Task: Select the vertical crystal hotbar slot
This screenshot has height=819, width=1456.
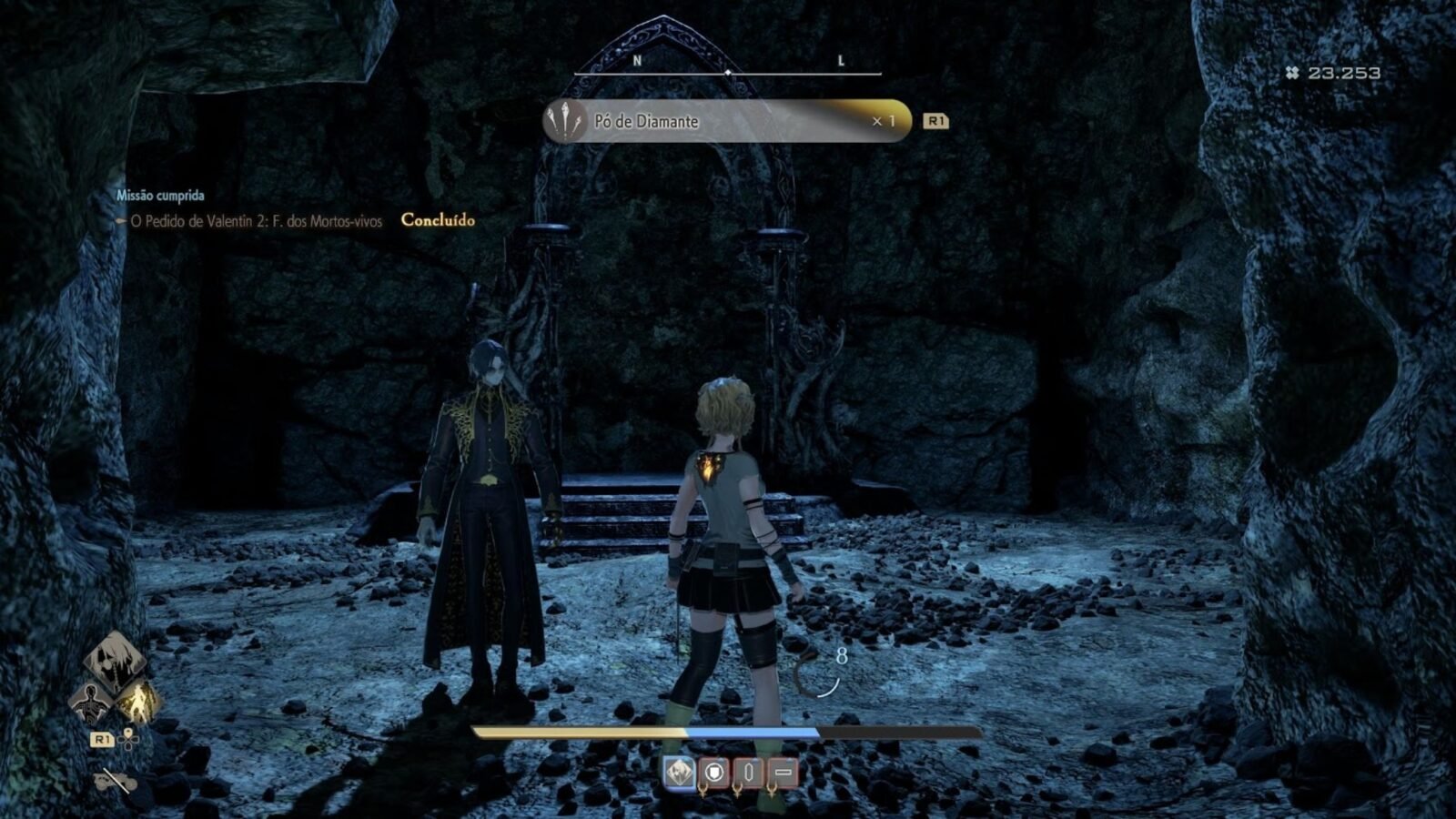Action: coord(748,773)
